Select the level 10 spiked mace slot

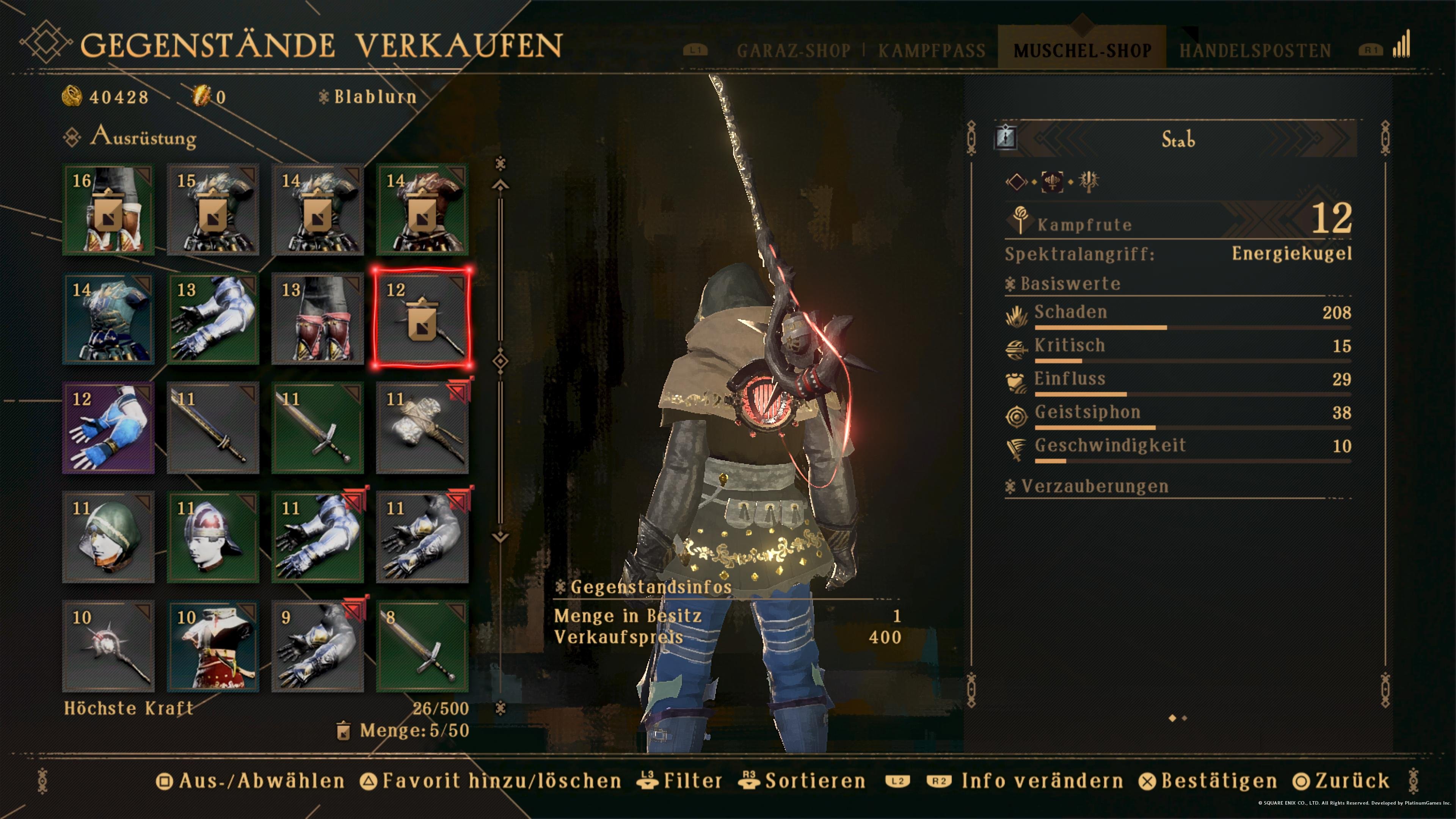pos(108,646)
